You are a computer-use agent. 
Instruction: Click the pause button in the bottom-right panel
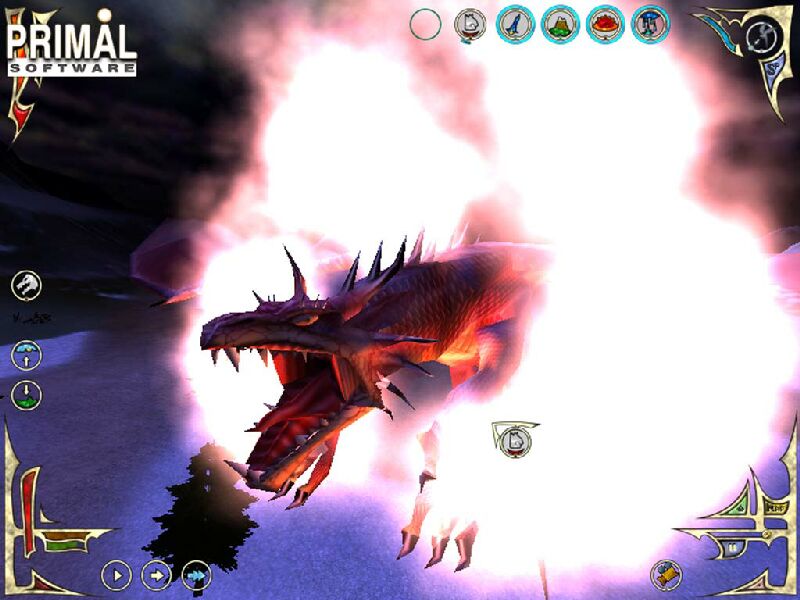733,548
